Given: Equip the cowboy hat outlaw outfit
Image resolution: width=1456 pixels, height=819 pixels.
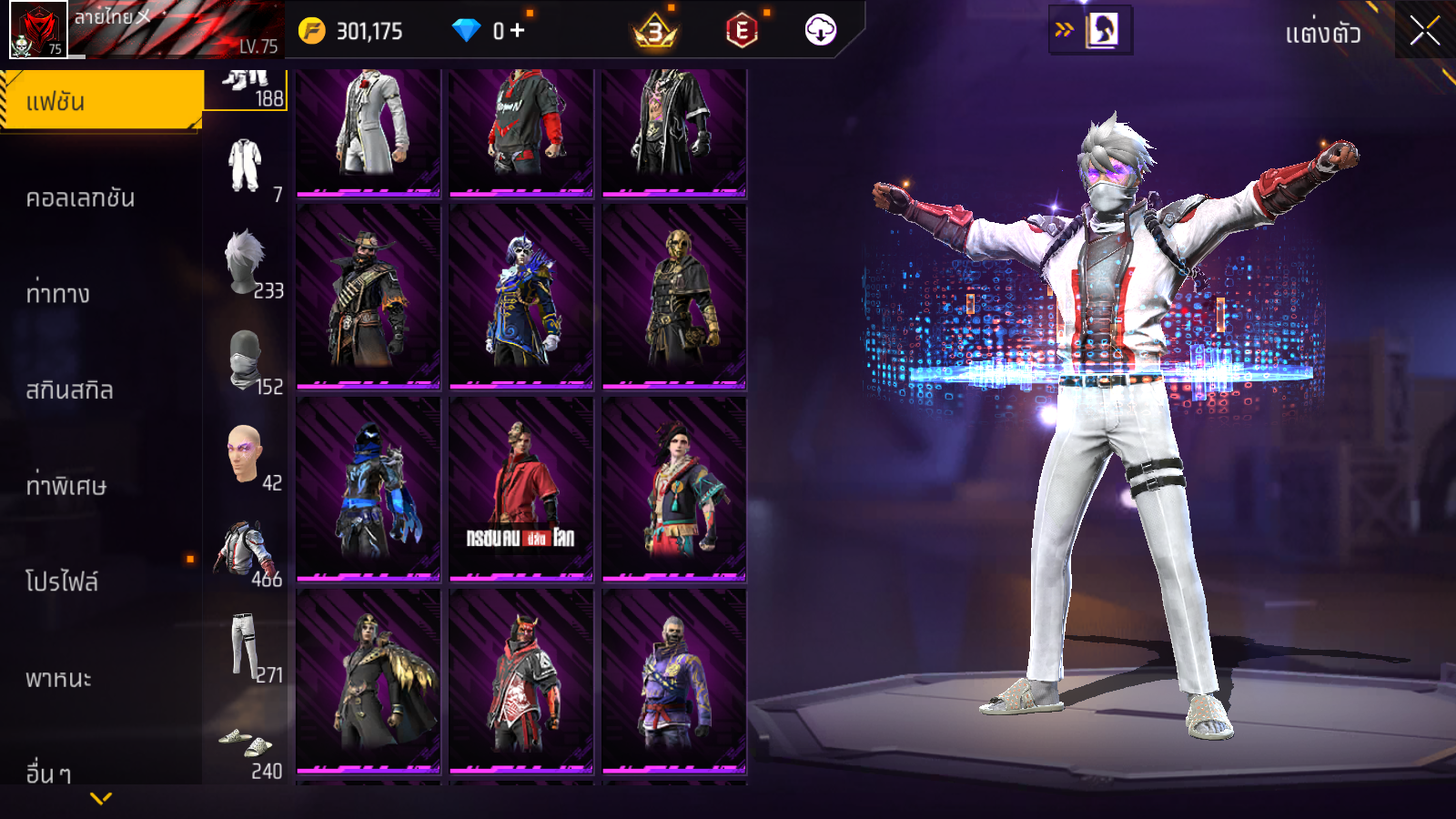Looking at the screenshot, I should click(369, 297).
